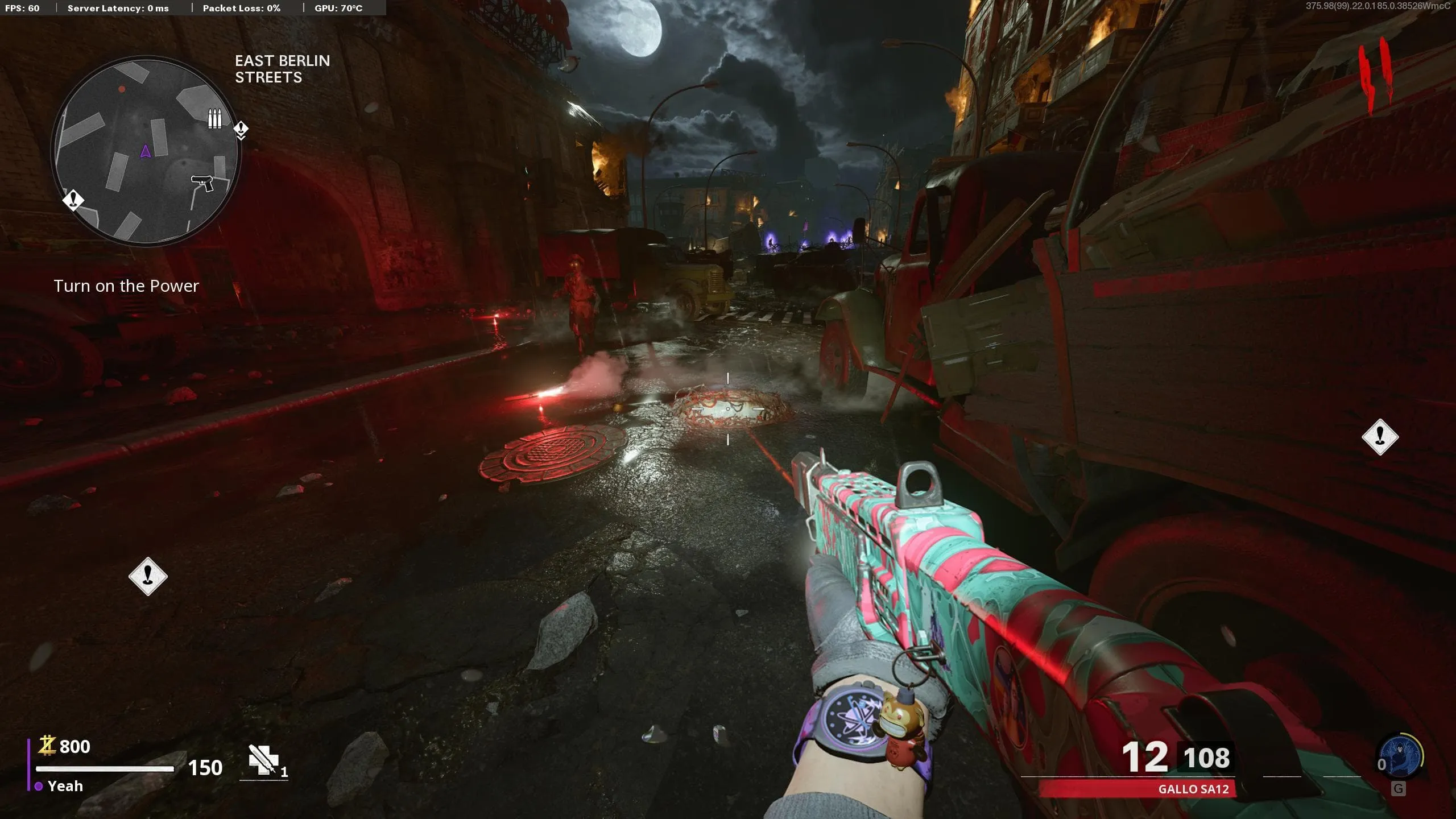Select the ammo bullets icon on the minimap
The width and height of the screenshot is (1456, 819).
[214, 119]
